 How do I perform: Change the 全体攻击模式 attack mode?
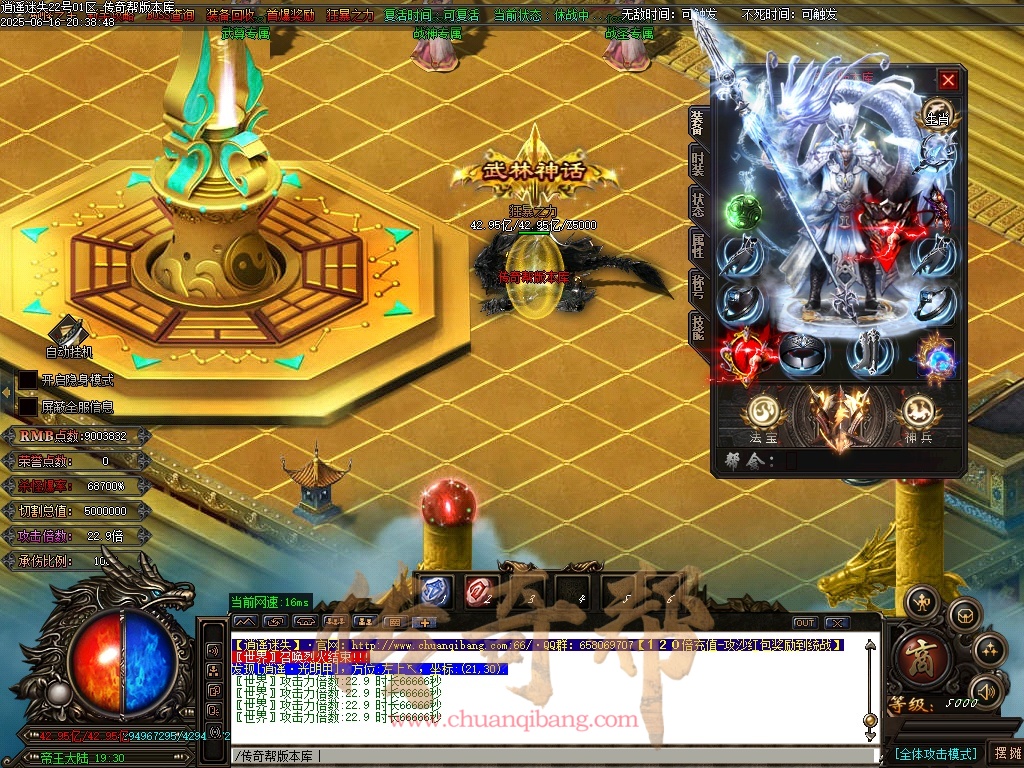[935, 753]
